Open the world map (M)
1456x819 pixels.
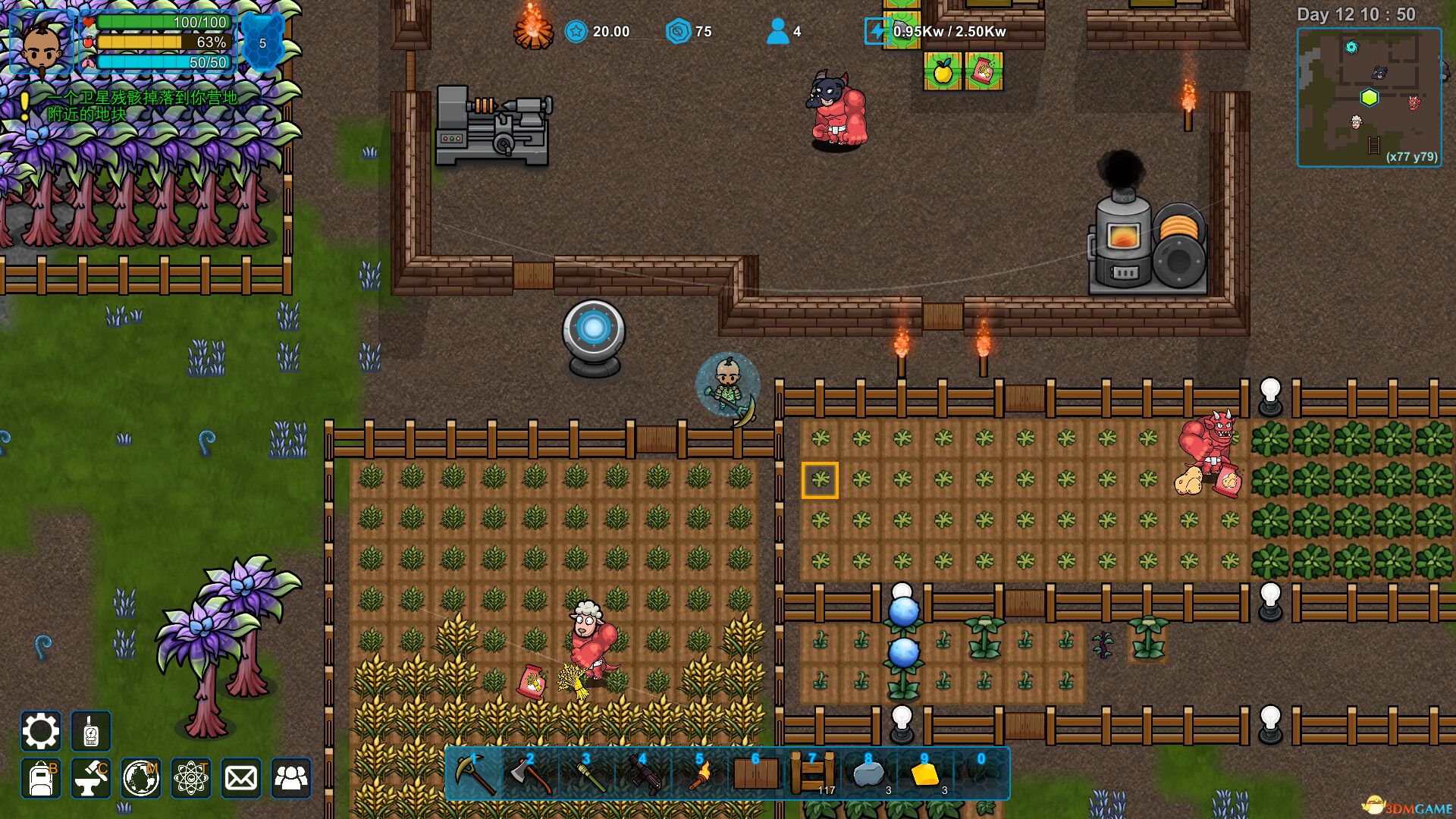coord(140,779)
